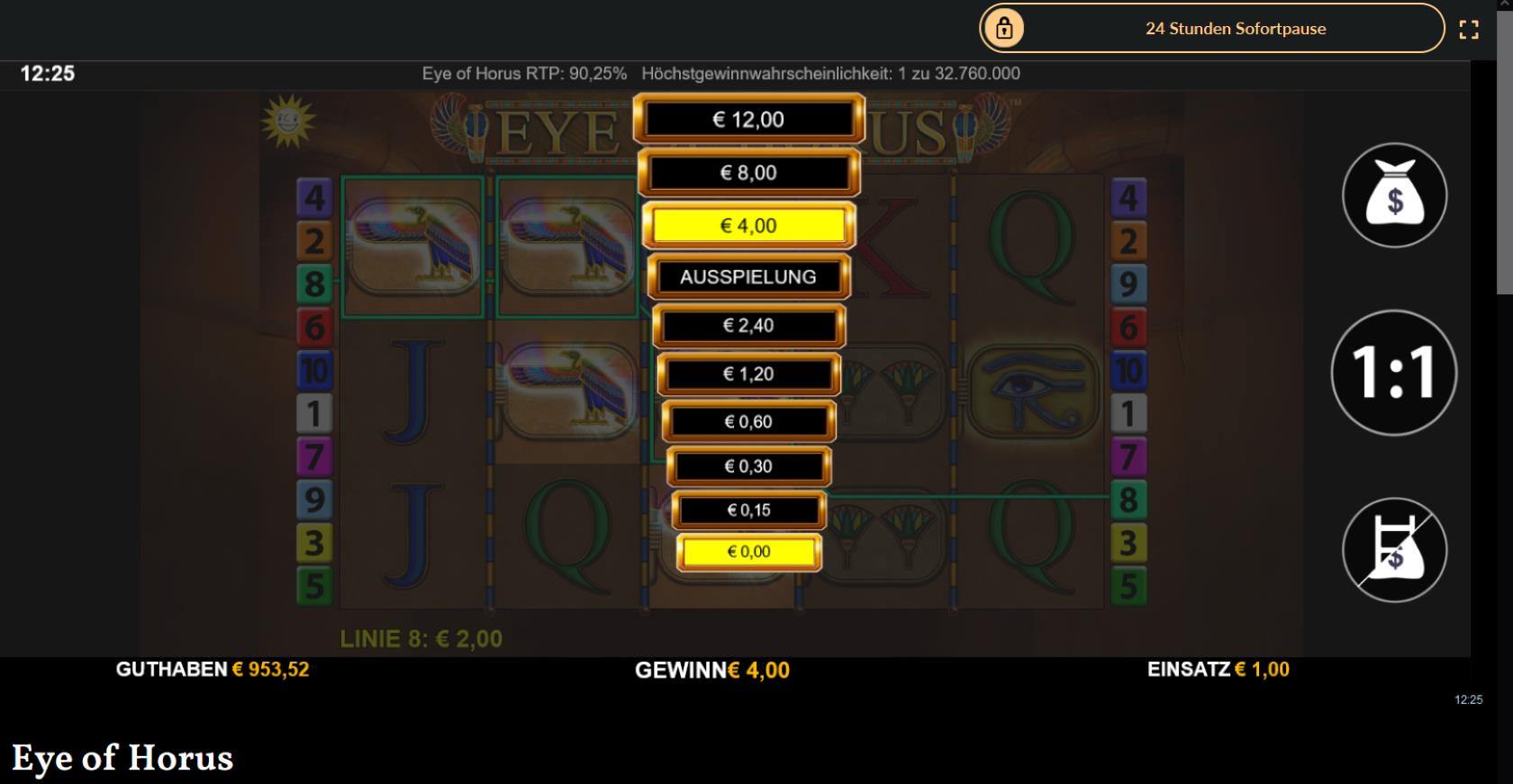This screenshot has width=1513, height=784.
Task: Click the highlighted €4,00 ladder rung
Action: 748,225
